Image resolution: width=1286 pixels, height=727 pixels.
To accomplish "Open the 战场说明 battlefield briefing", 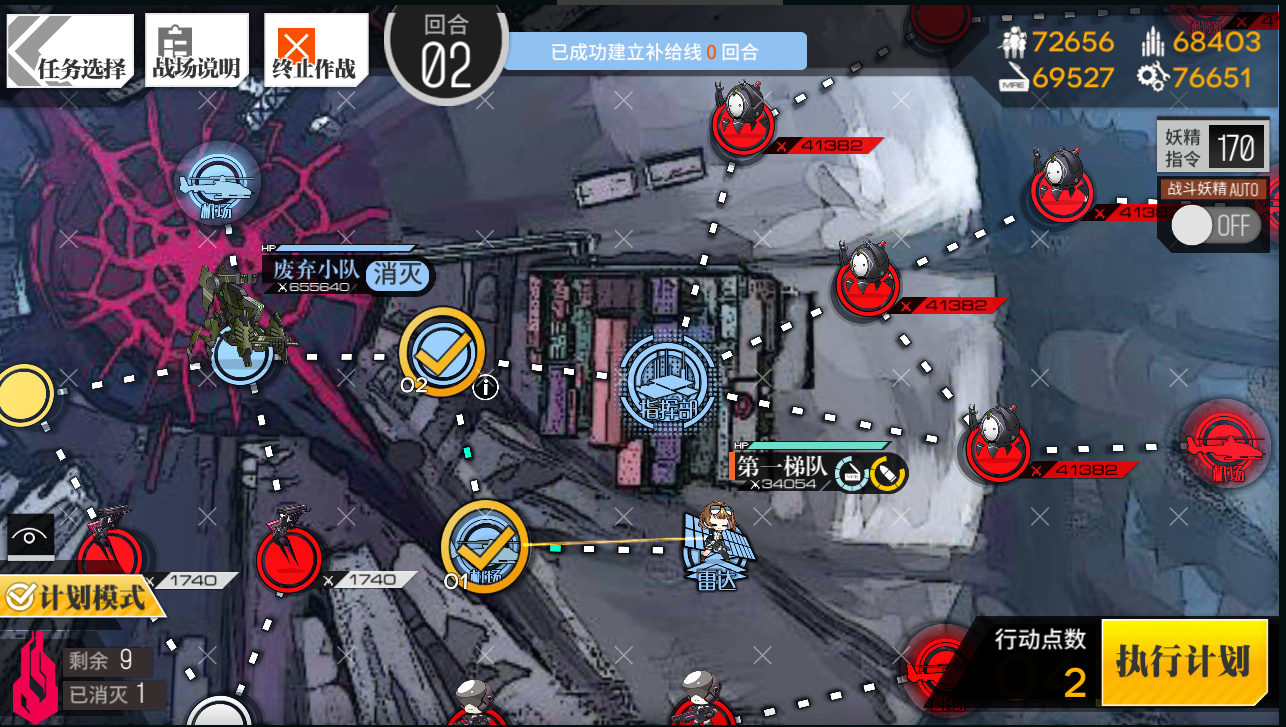I will [195, 50].
